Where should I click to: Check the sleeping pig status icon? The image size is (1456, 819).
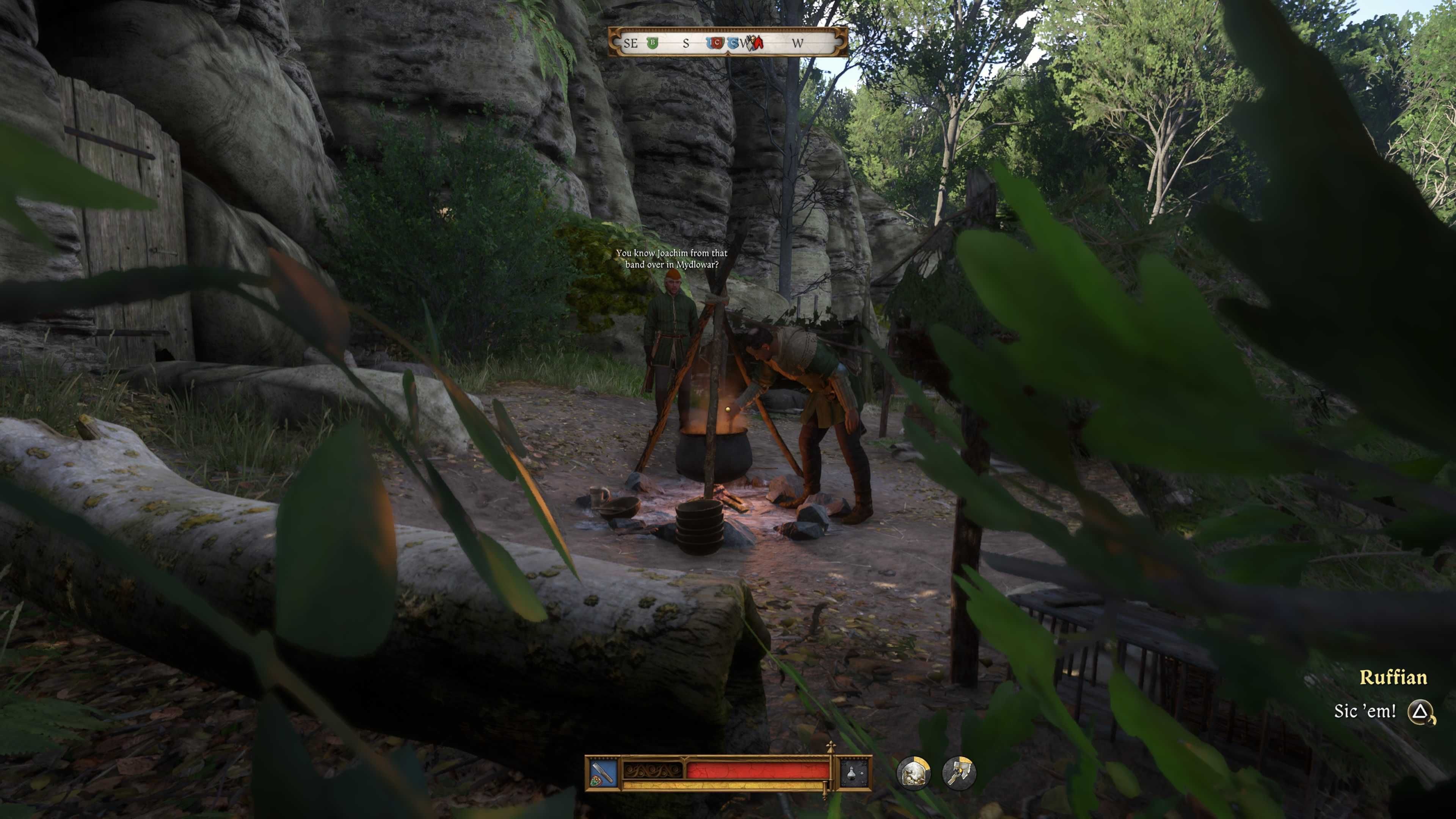[x=913, y=773]
